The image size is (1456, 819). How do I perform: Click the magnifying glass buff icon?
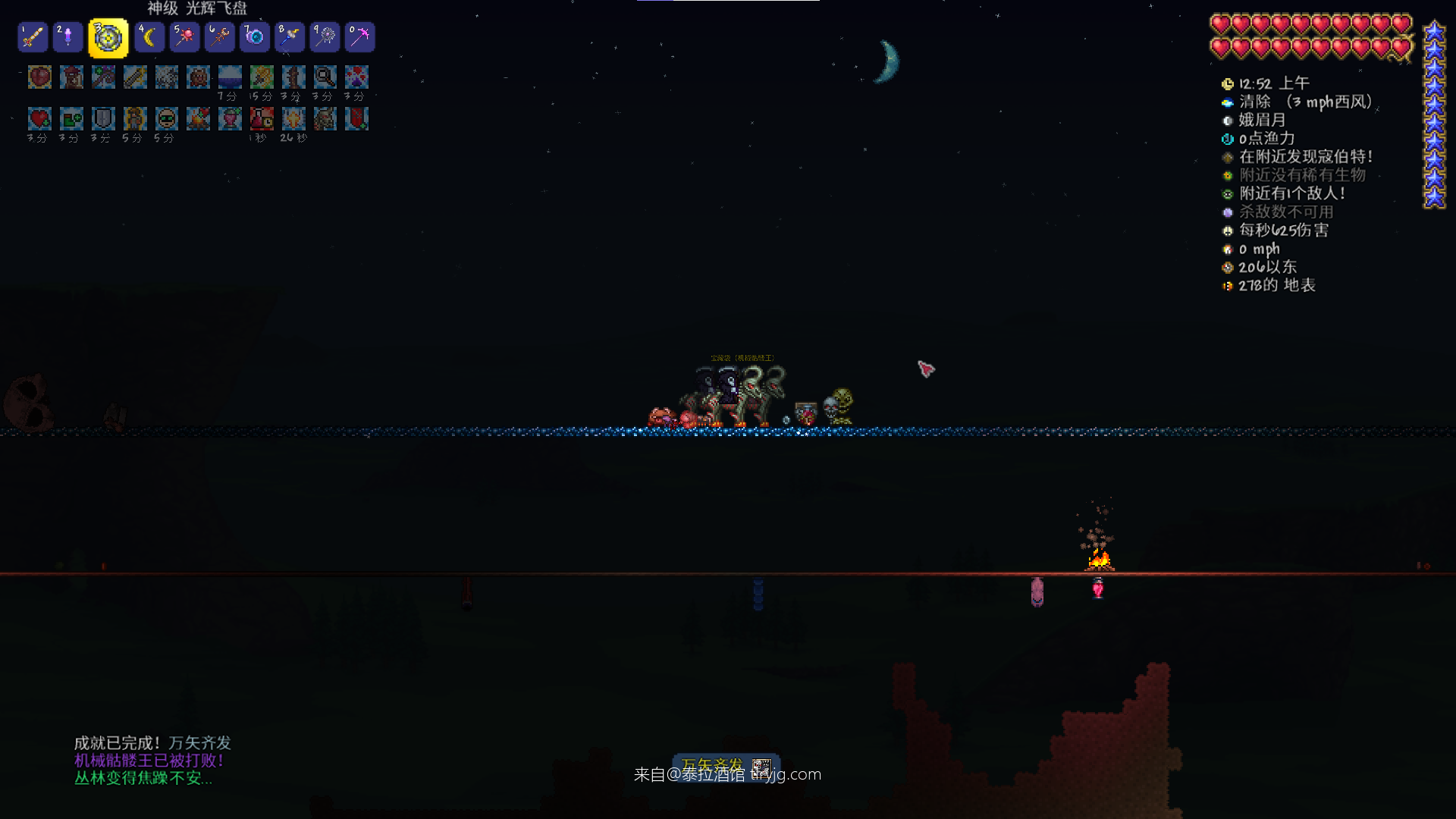click(x=325, y=77)
